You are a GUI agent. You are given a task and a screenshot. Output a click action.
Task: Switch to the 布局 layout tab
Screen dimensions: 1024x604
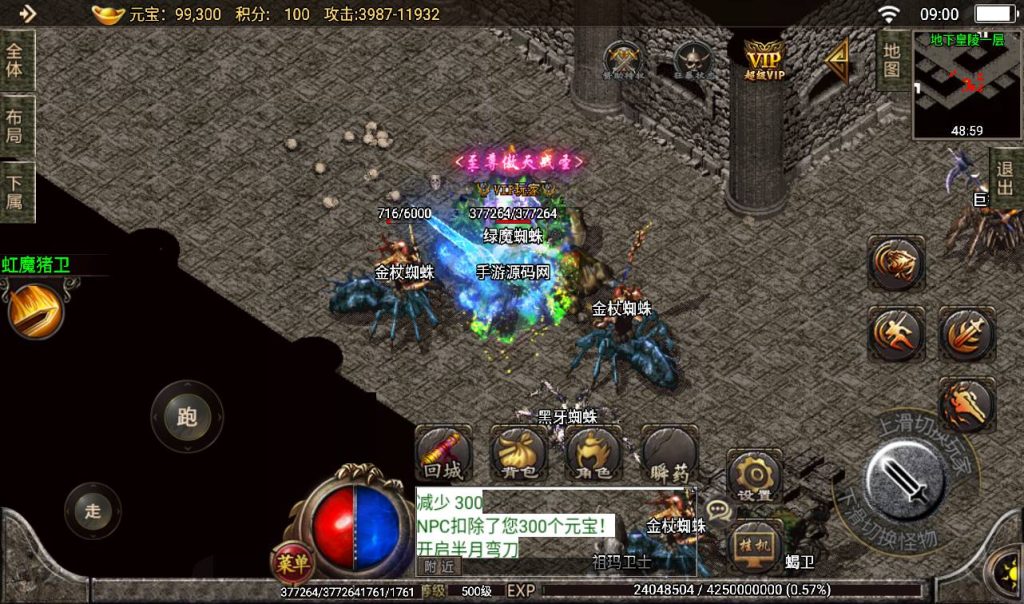(x=17, y=126)
